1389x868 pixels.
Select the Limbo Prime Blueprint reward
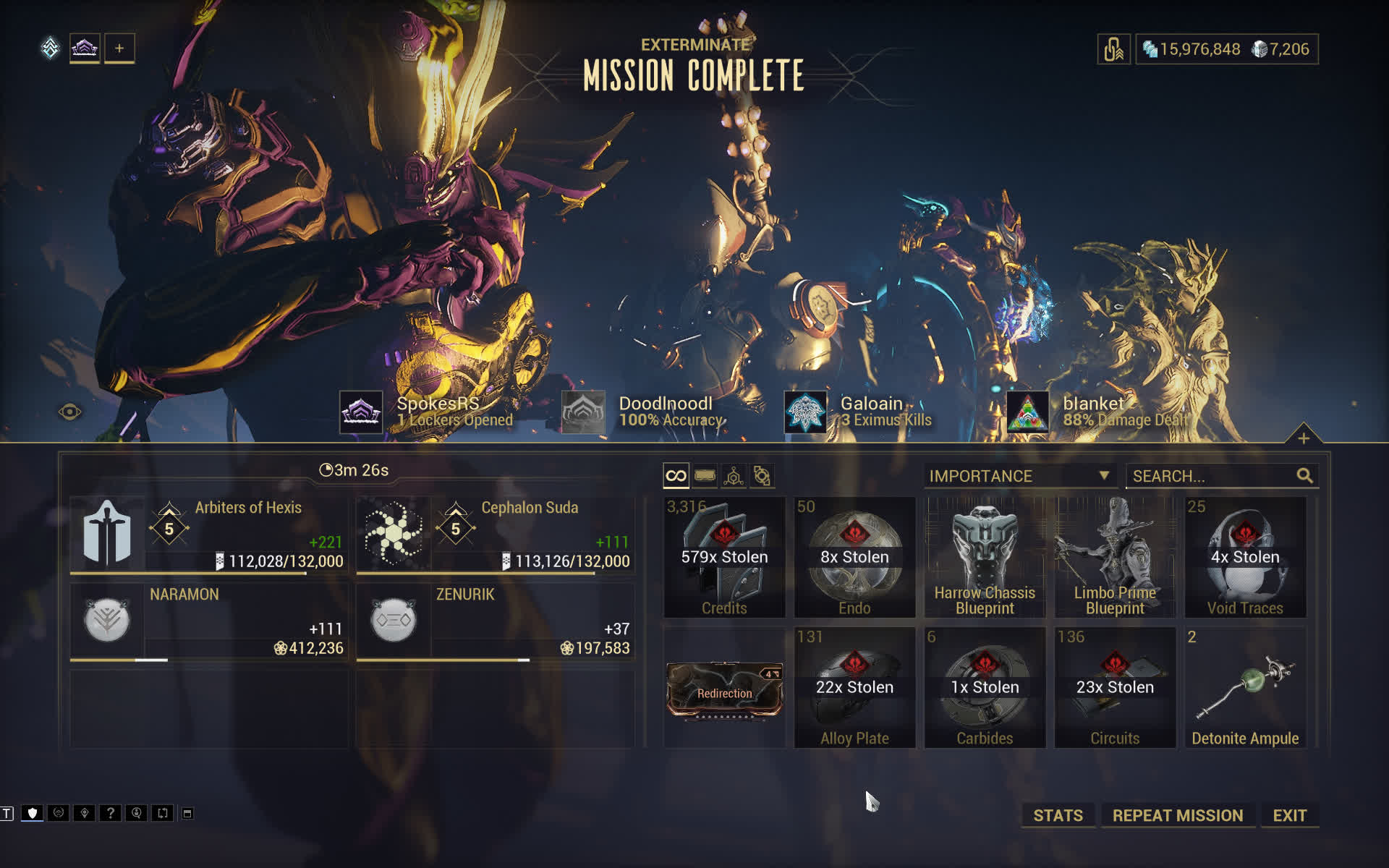point(1115,557)
